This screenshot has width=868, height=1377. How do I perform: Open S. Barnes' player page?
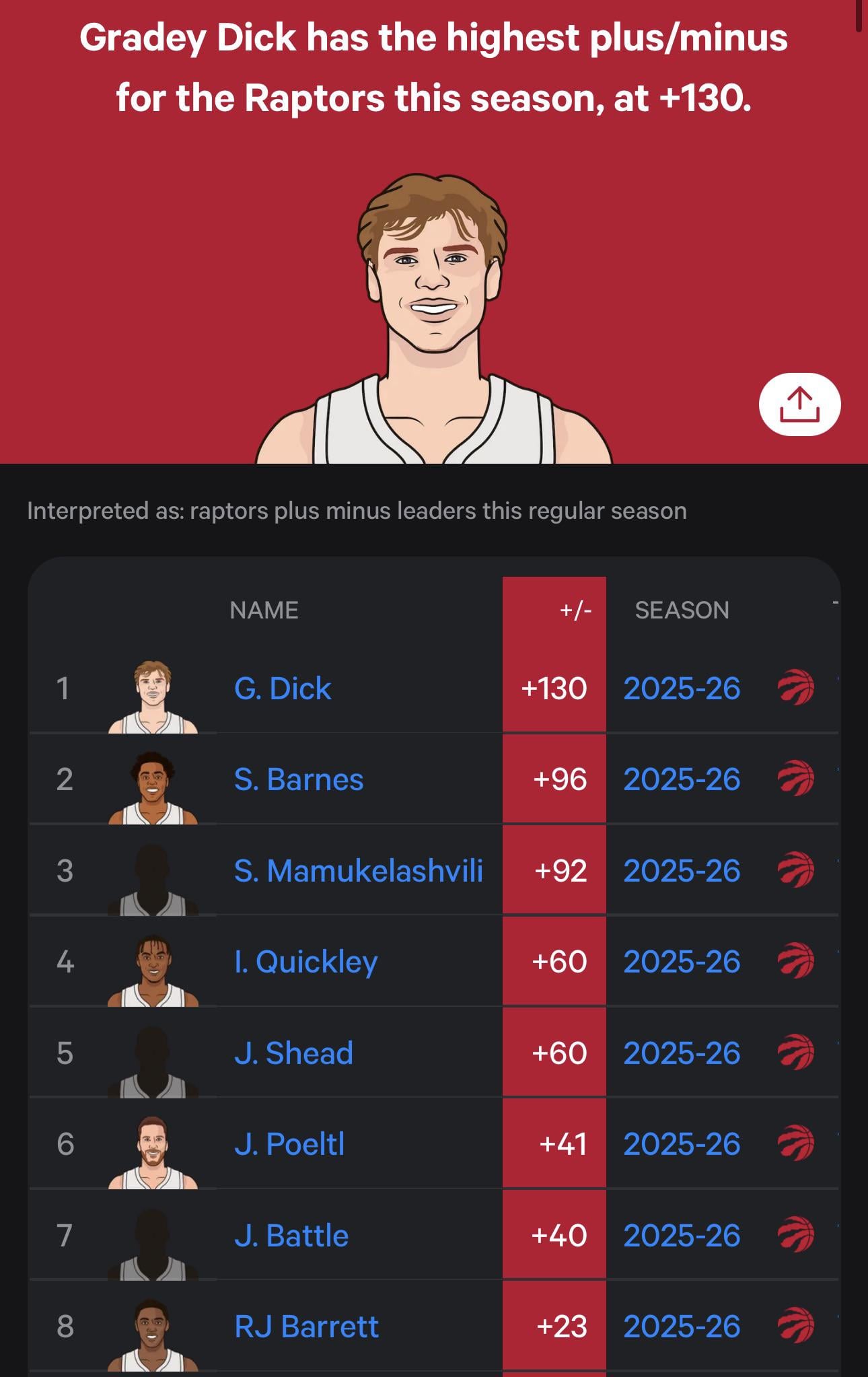(299, 779)
